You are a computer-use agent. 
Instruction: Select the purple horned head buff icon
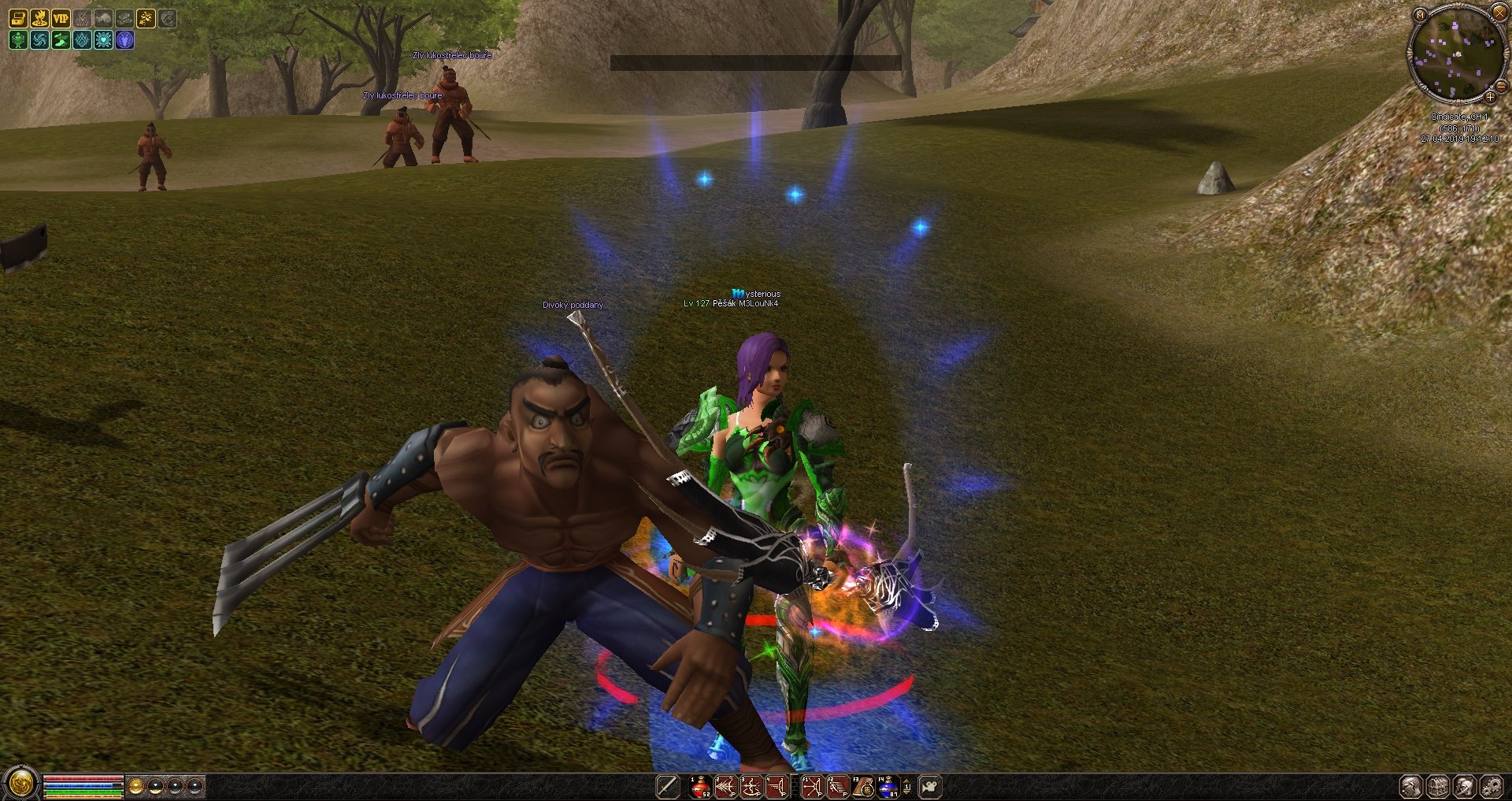(124, 40)
